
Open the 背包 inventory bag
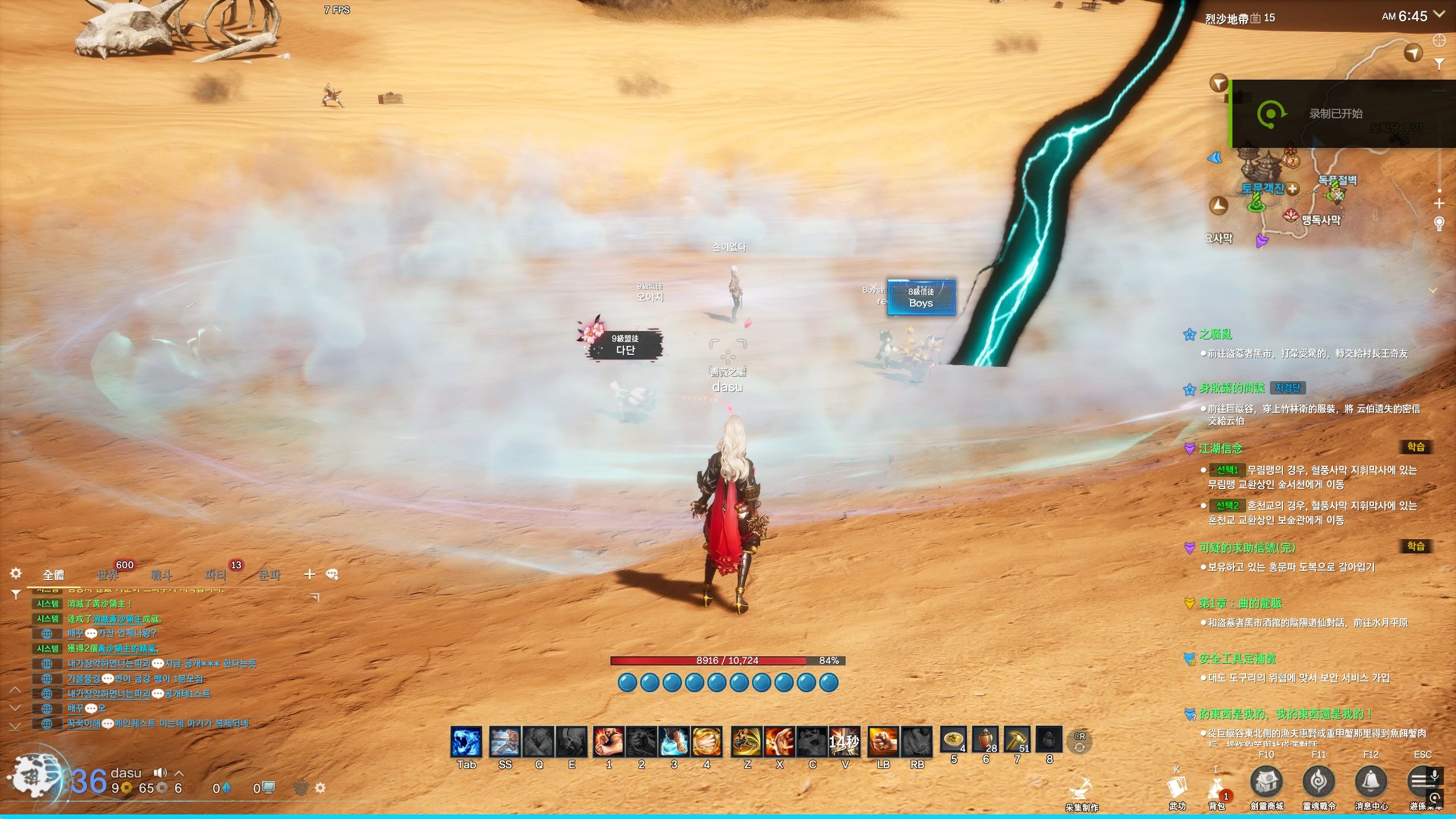pyautogui.click(x=1216, y=789)
